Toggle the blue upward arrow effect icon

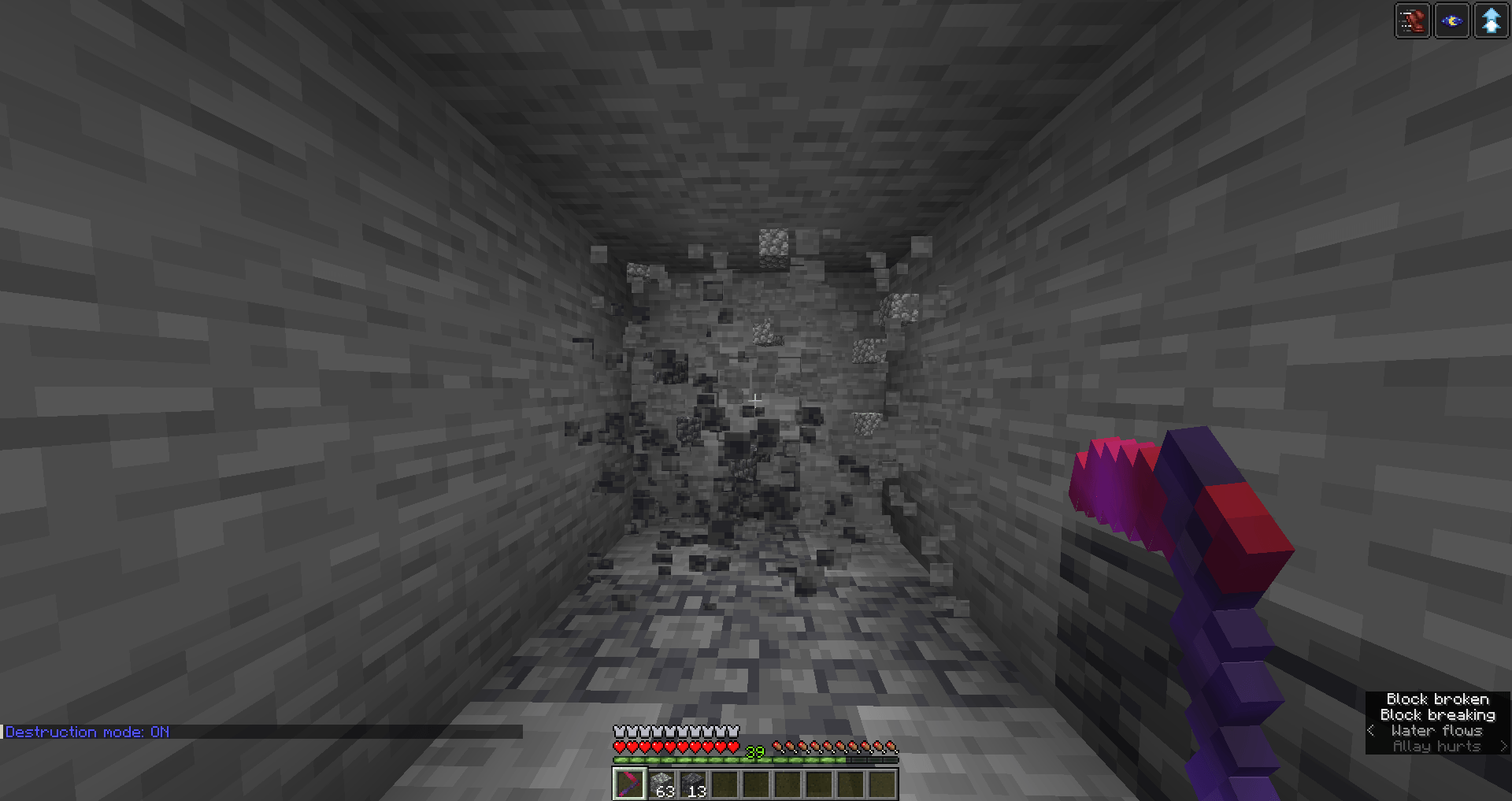click(x=1491, y=20)
